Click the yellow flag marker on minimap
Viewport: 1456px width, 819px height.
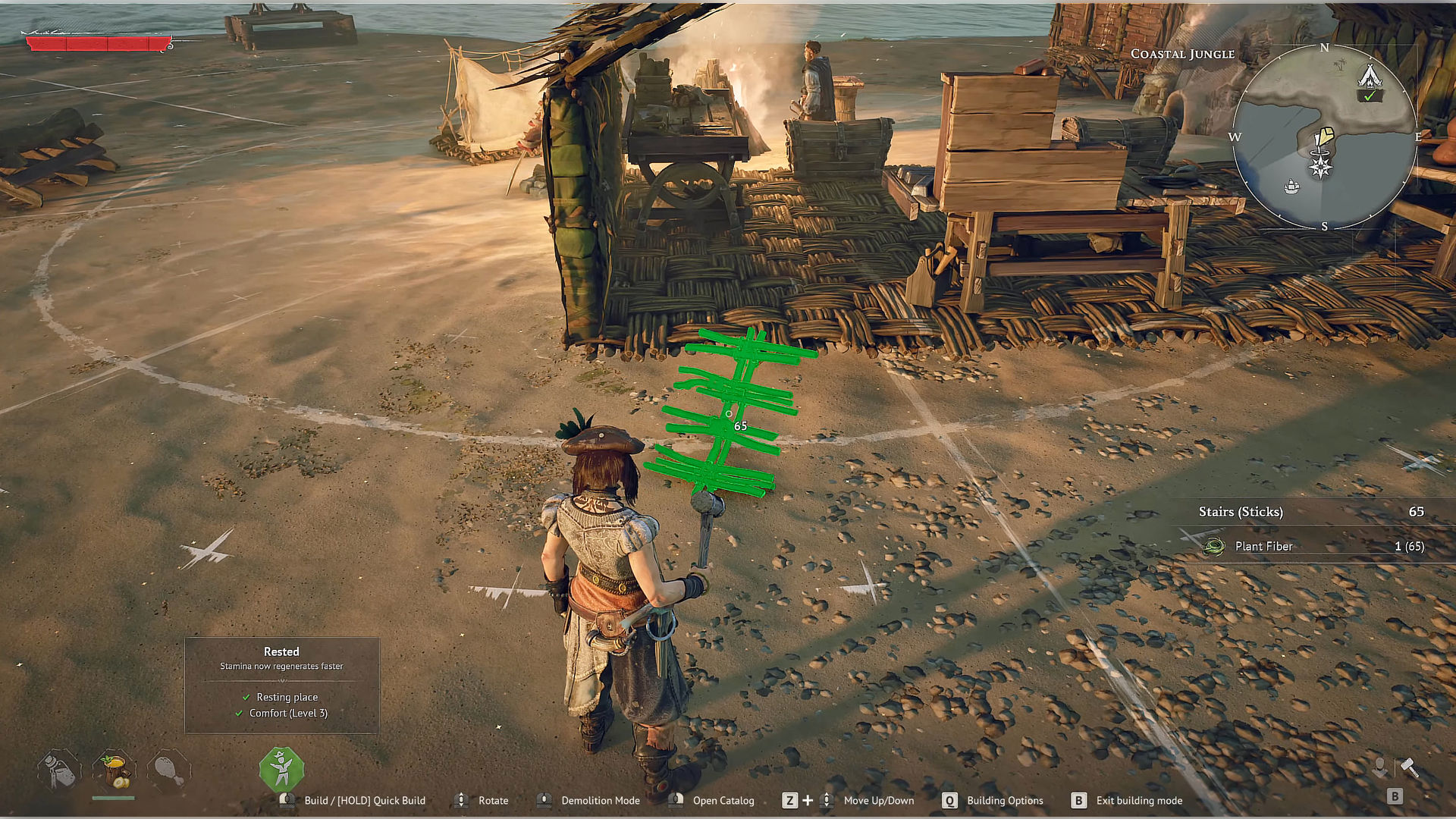(x=1324, y=136)
